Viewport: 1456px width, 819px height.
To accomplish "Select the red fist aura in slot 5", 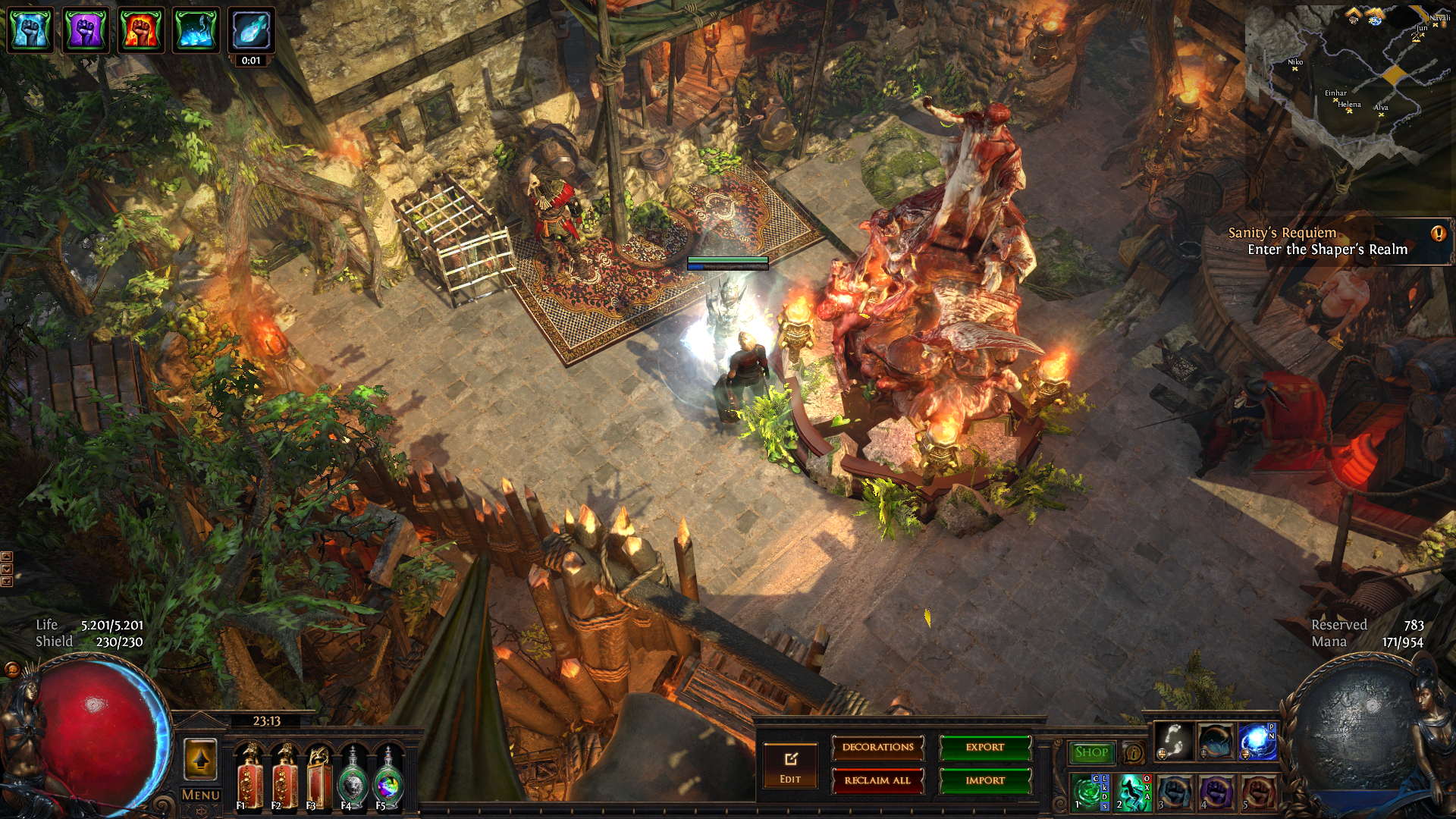I will [x=1257, y=792].
